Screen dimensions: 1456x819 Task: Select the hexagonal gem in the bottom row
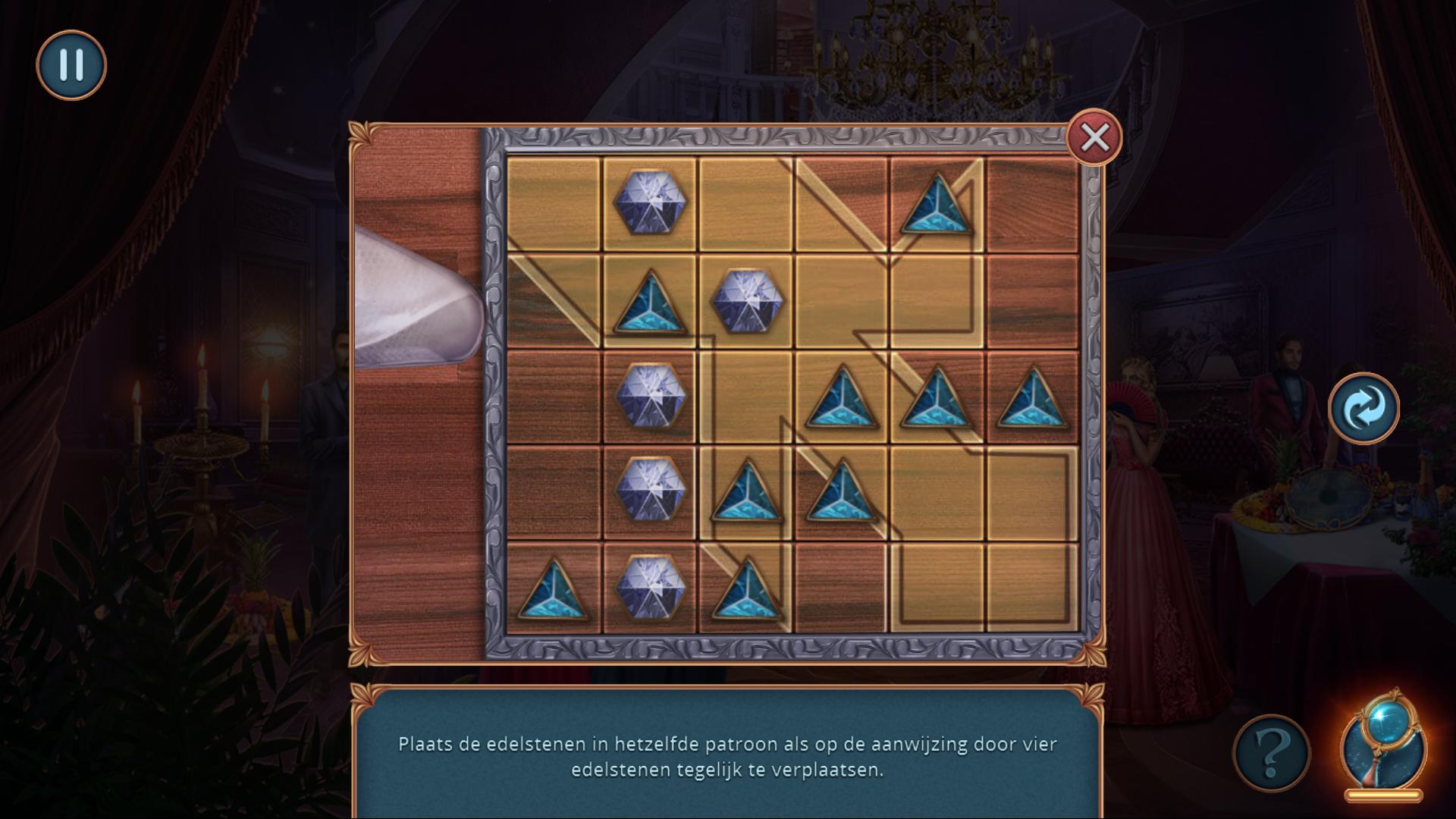[x=650, y=589]
